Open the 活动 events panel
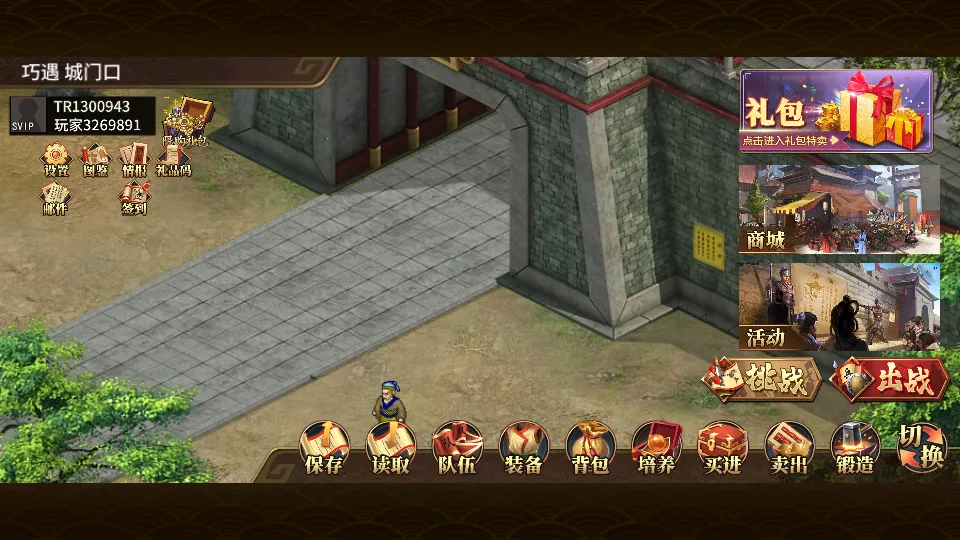Viewport: 960px width, 540px height. pyautogui.click(x=839, y=306)
